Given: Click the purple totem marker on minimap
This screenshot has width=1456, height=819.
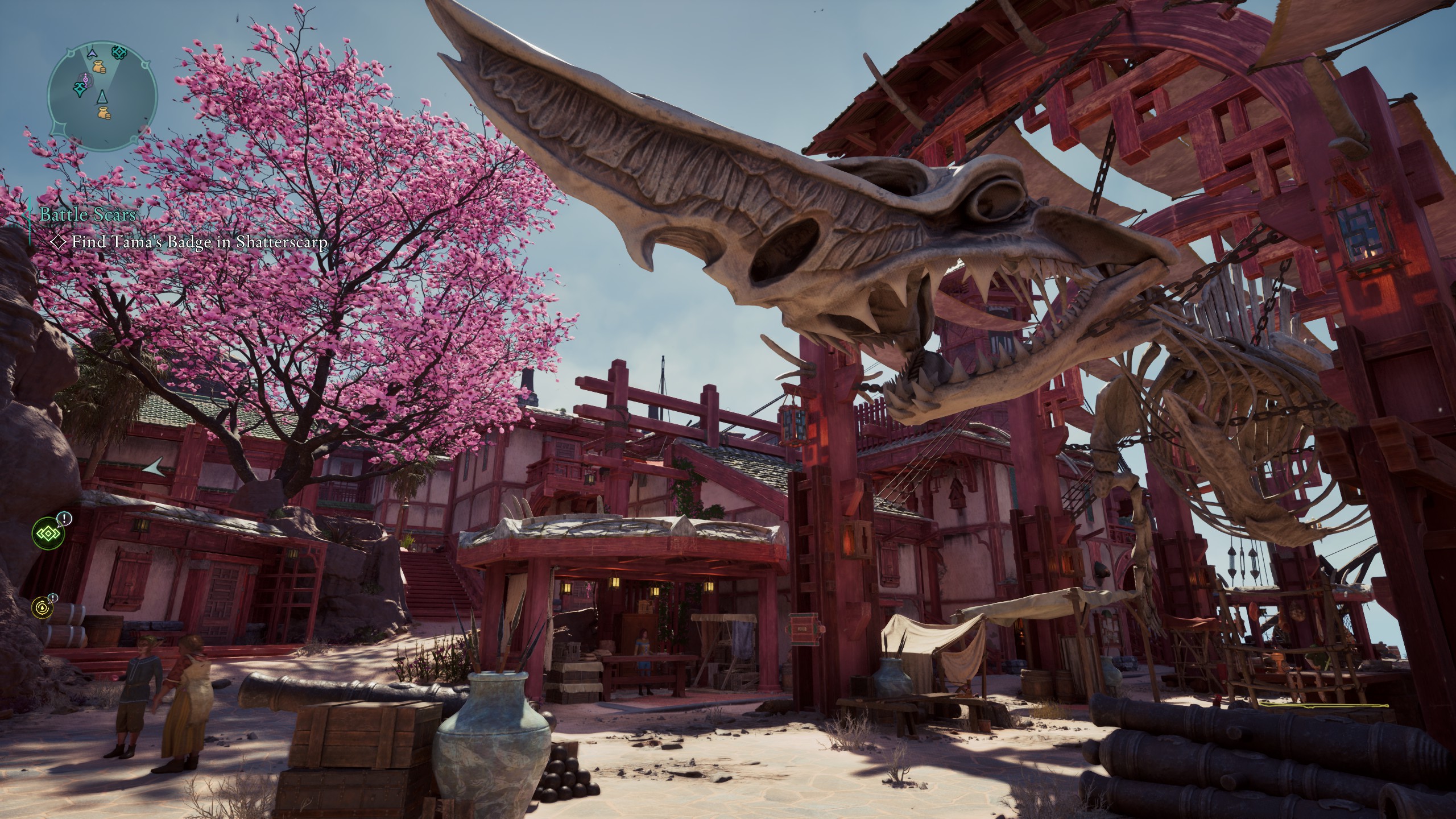Looking at the screenshot, I should point(85,80).
